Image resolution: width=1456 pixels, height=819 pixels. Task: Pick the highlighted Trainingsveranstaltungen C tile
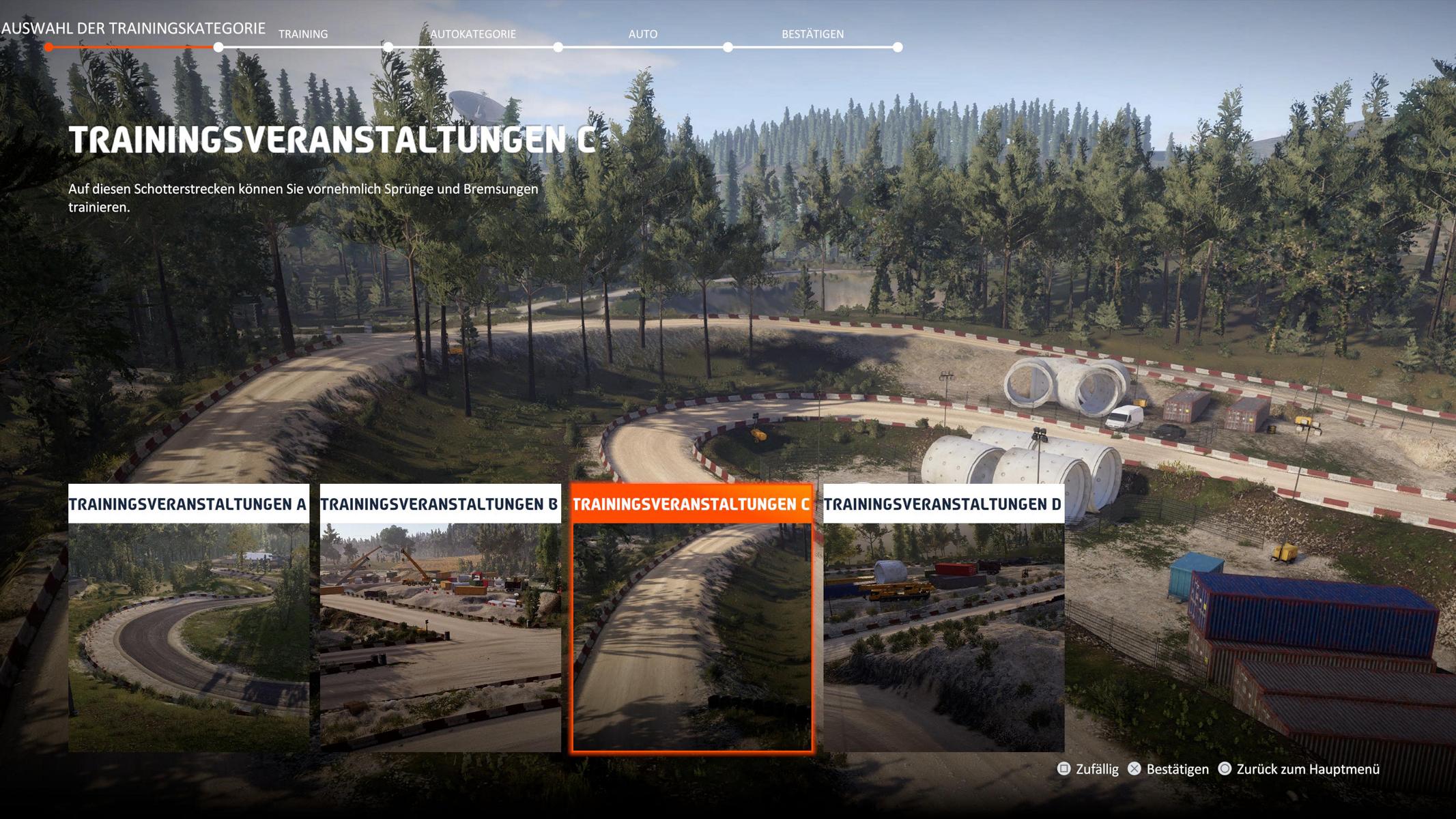click(691, 618)
